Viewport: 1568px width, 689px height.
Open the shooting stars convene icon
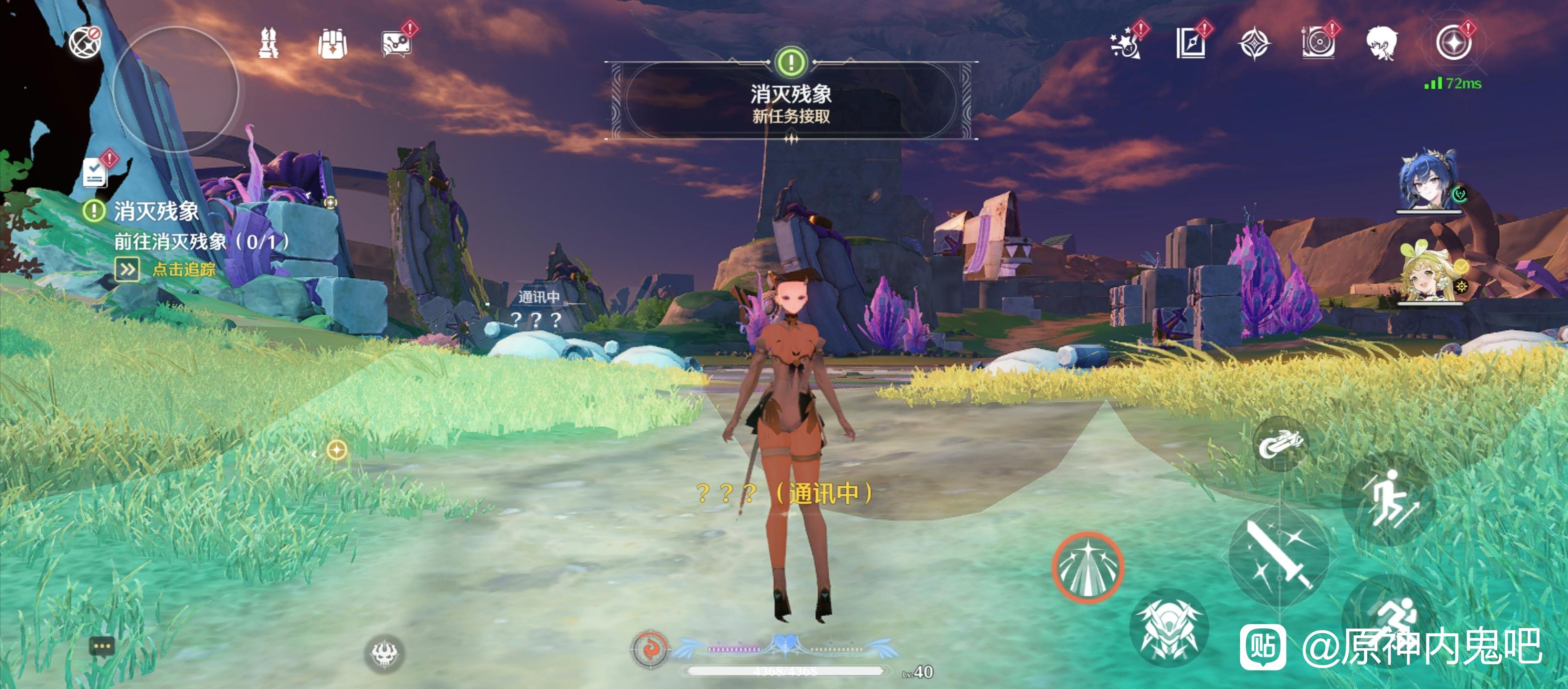pos(1125,44)
